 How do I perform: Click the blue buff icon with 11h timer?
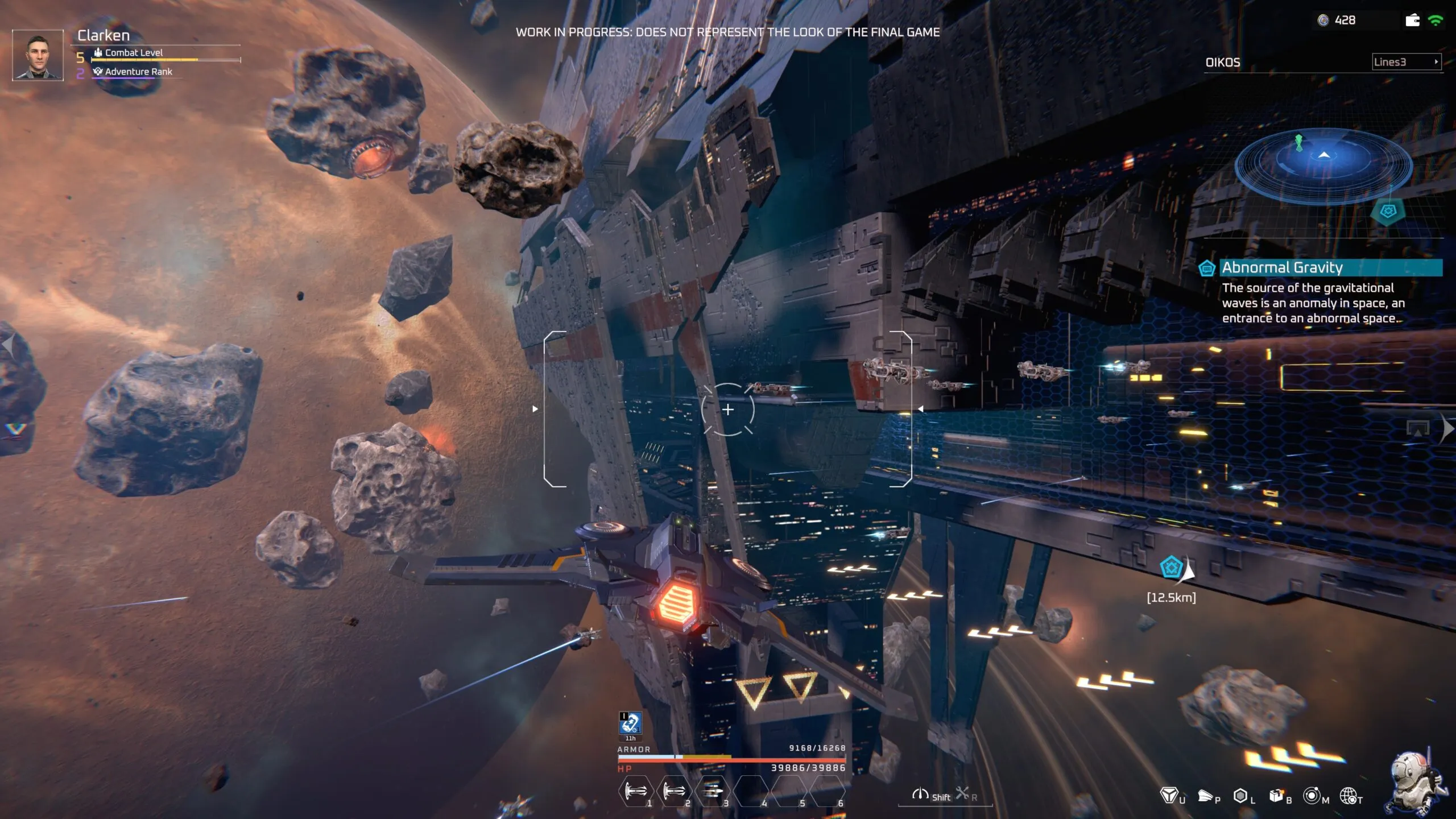click(x=630, y=724)
